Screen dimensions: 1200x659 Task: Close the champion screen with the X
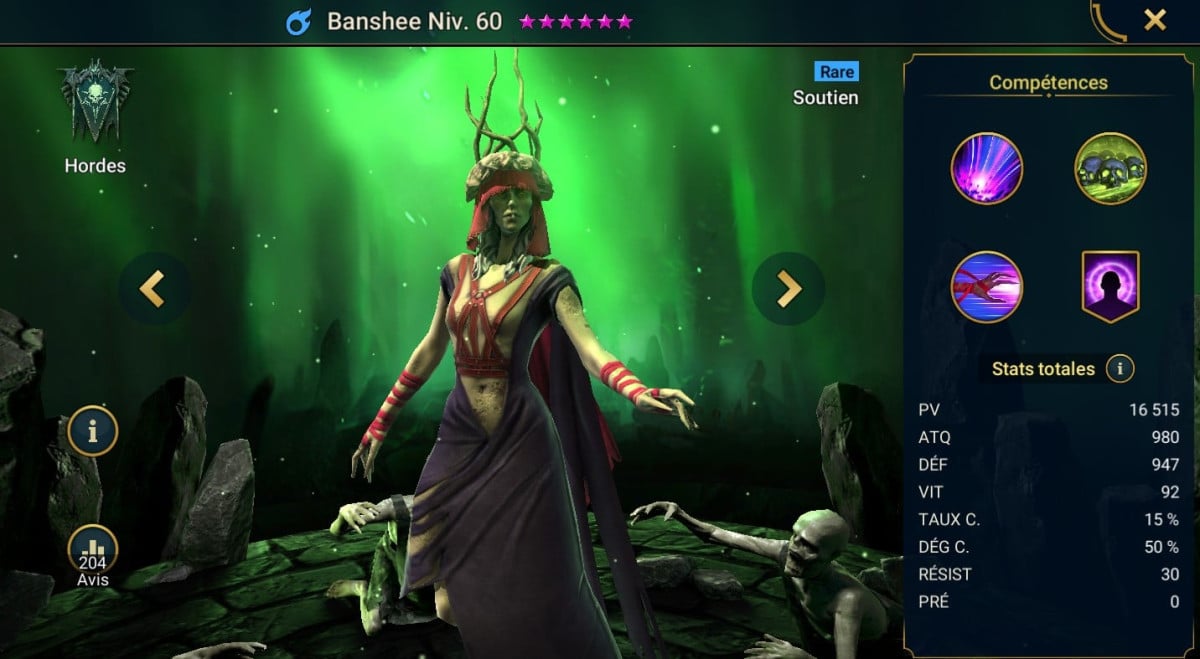coord(1155,20)
